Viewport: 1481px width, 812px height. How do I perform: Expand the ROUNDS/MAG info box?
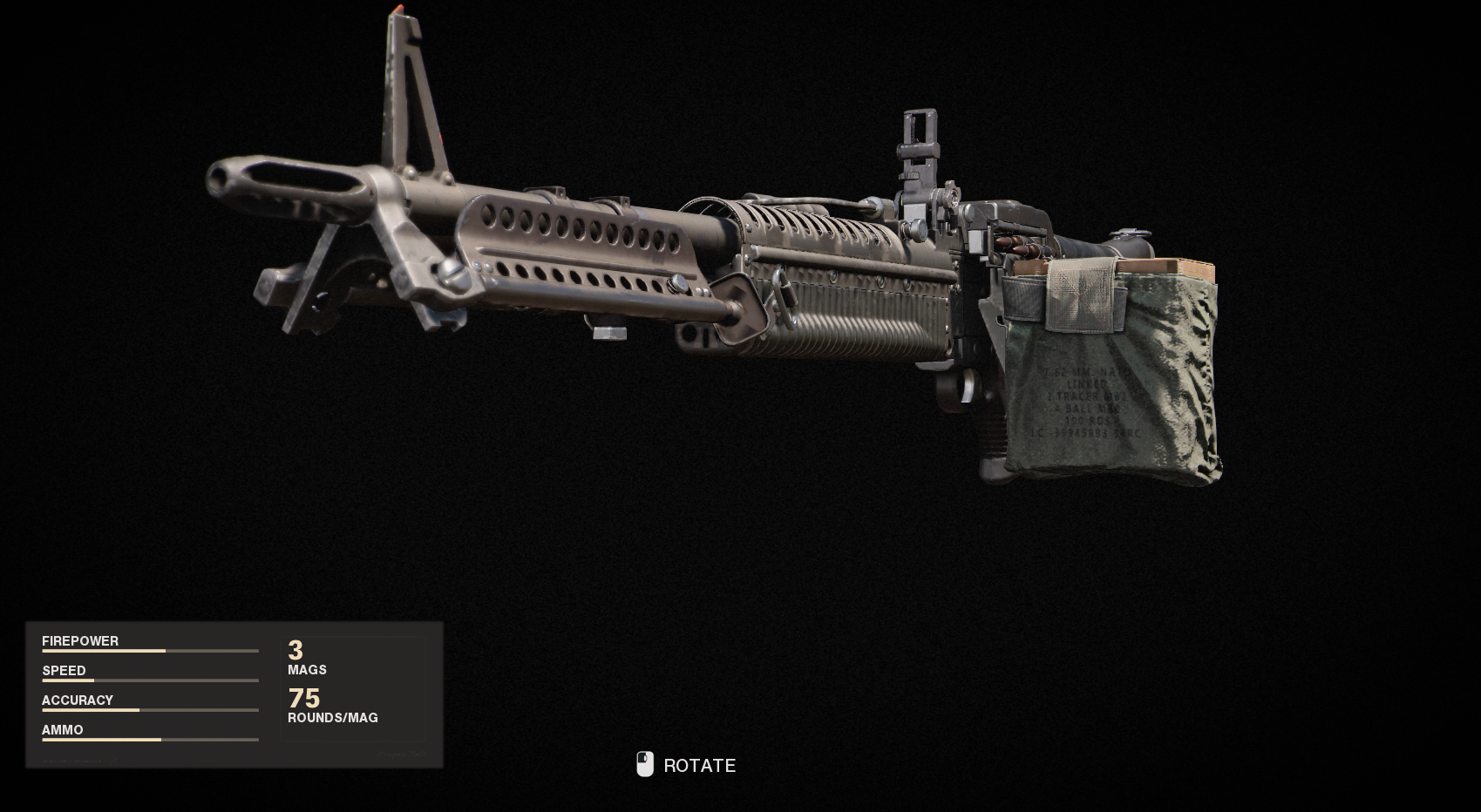[x=334, y=707]
